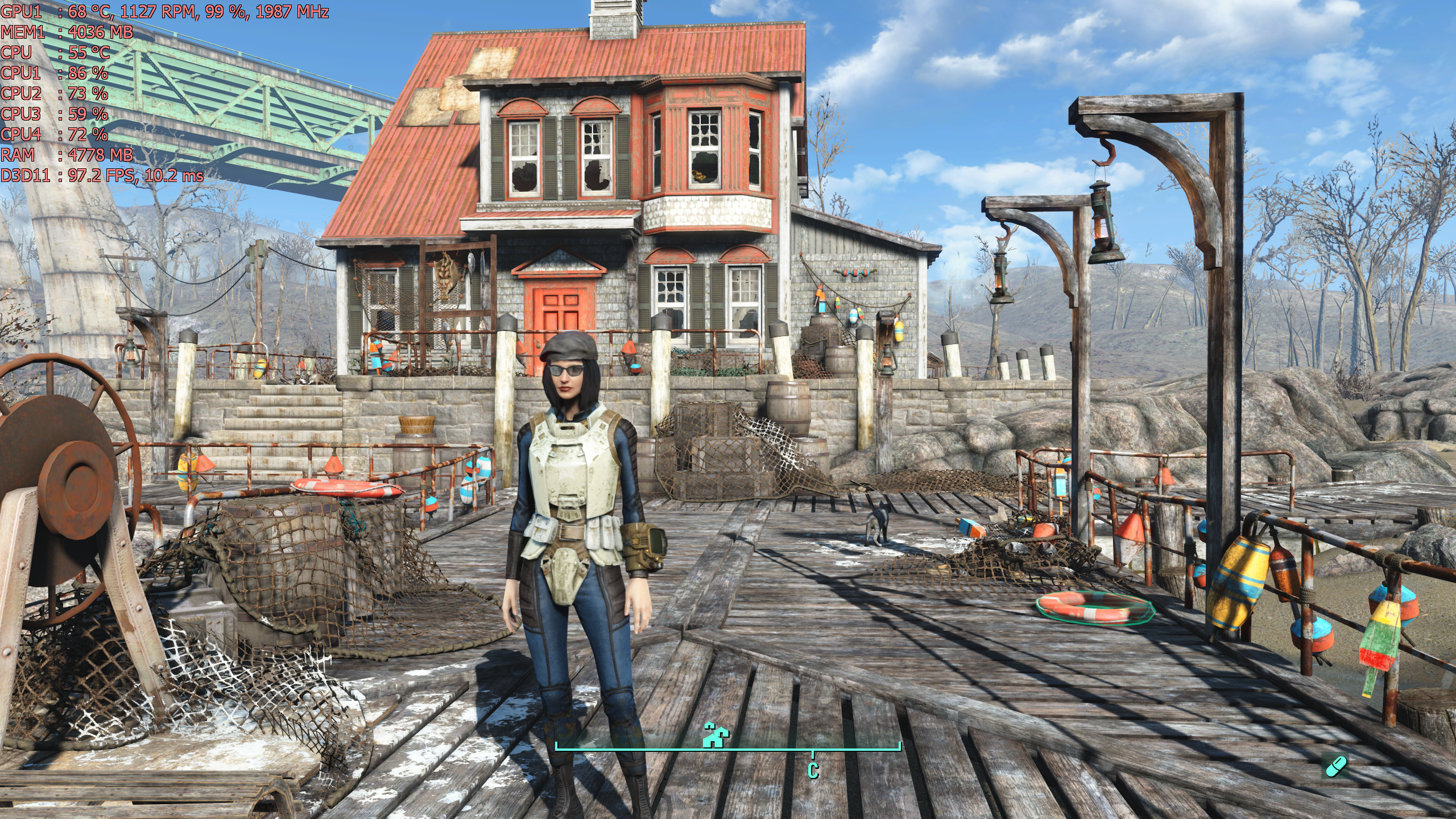Click the C marker below the compass
This screenshot has height=819, width=1456.
point(813,771)
